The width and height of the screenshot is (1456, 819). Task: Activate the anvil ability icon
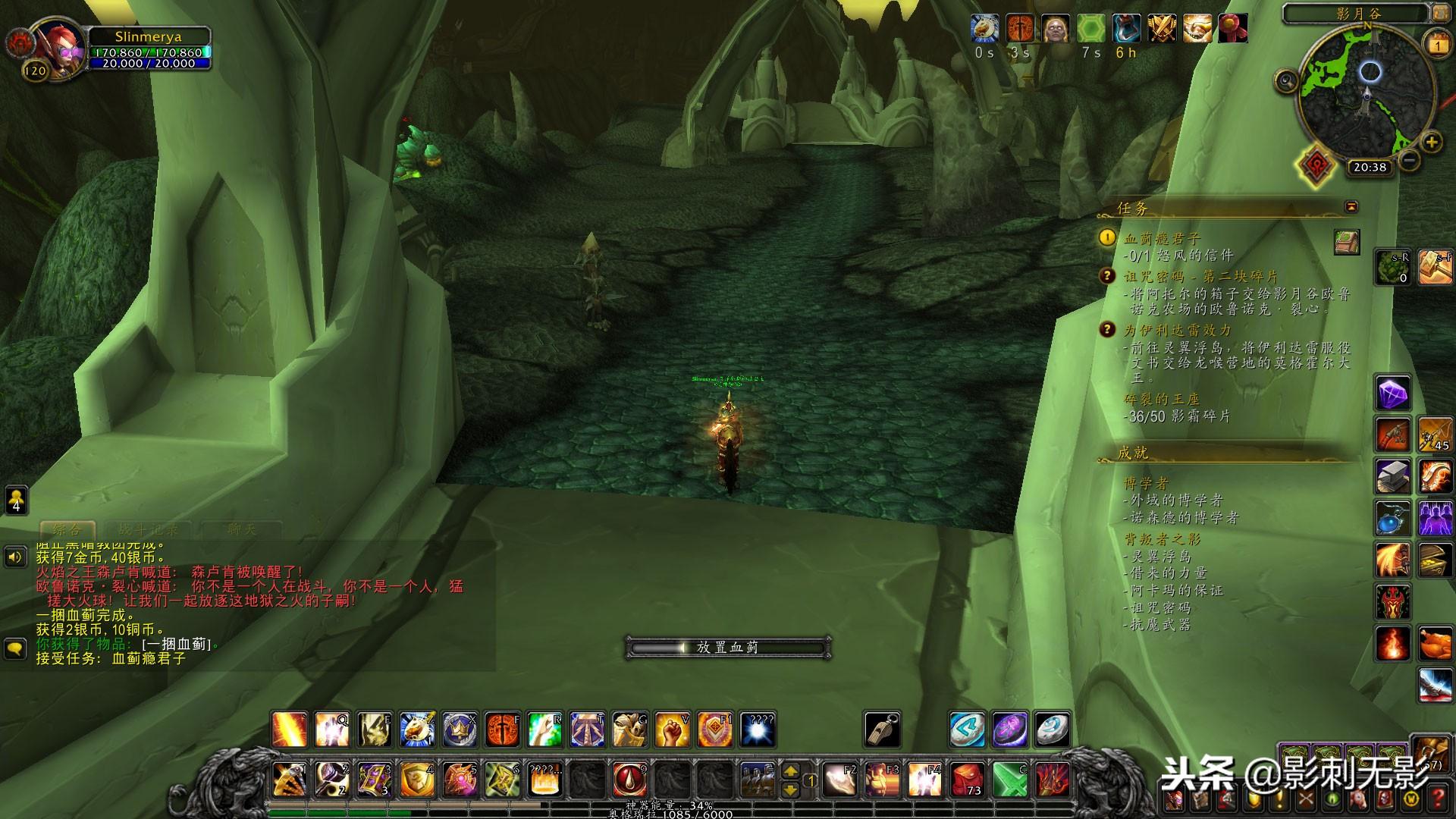(x=1393, y=475)
